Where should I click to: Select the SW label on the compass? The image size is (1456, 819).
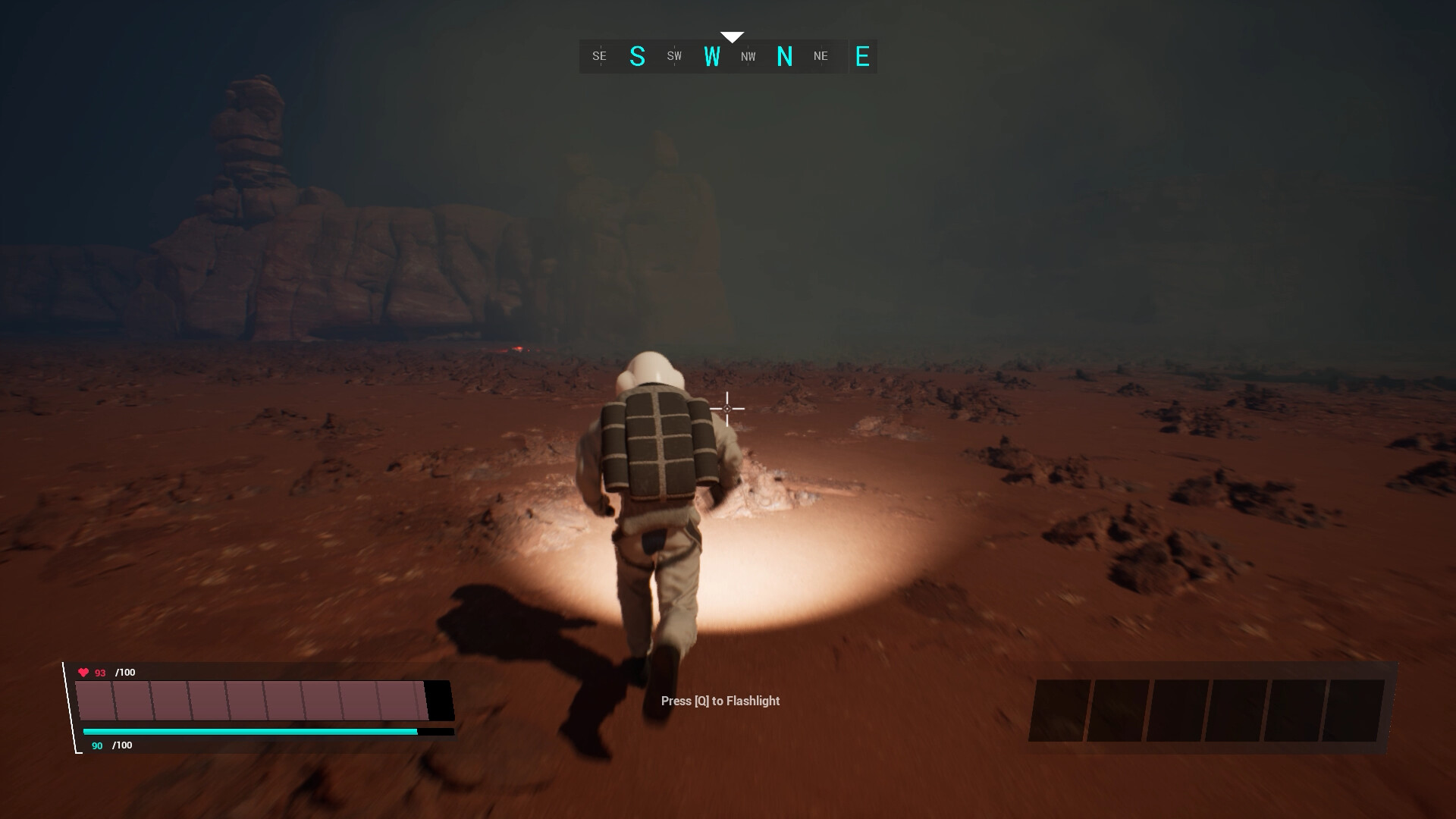click(673, 56)
